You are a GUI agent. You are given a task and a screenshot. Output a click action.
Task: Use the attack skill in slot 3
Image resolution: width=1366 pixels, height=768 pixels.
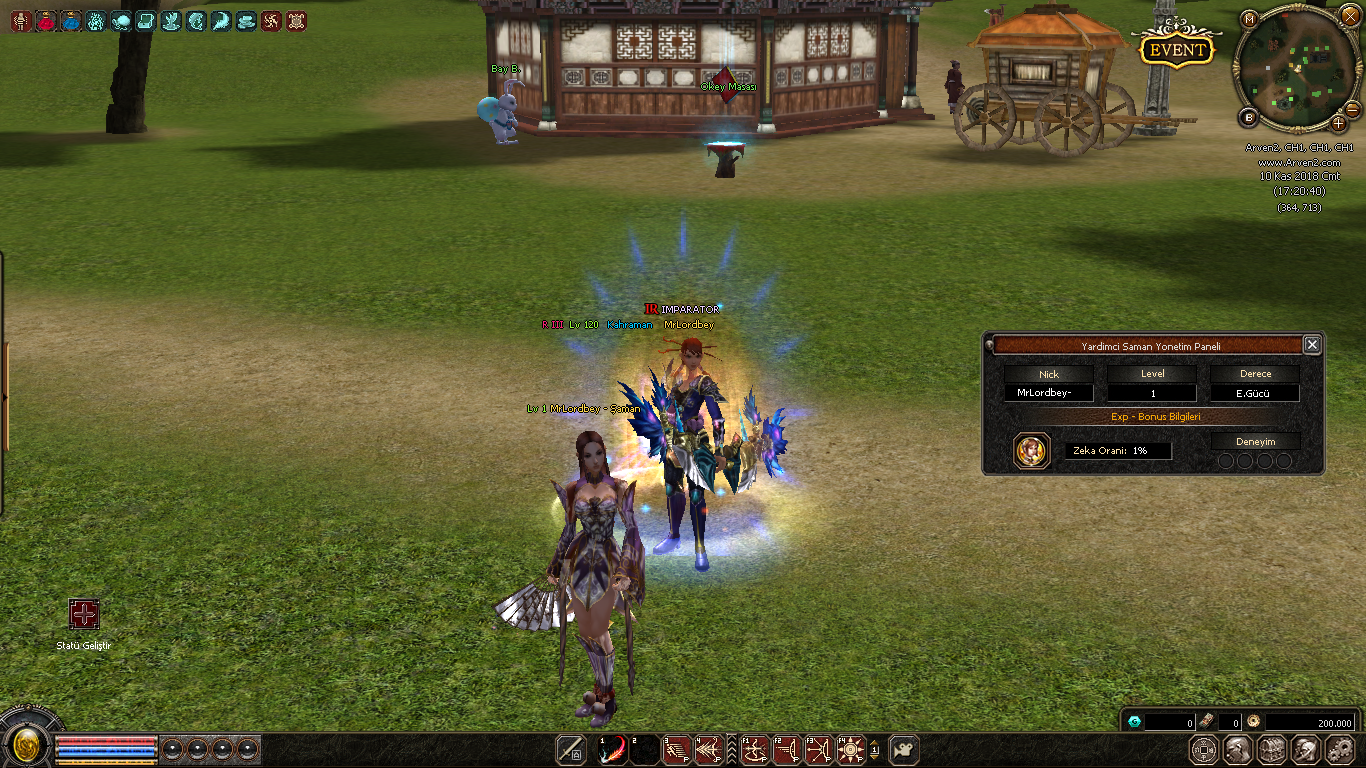[x=677, y=750]
